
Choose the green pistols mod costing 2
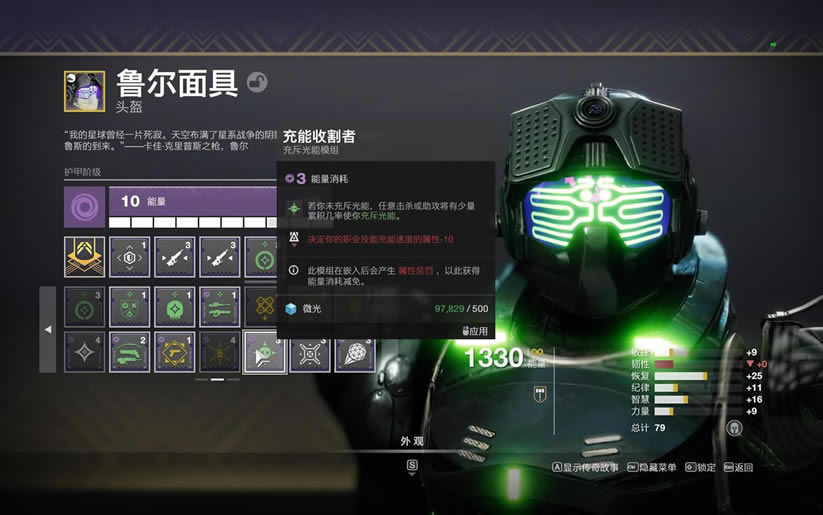click(x=129, y=352)
